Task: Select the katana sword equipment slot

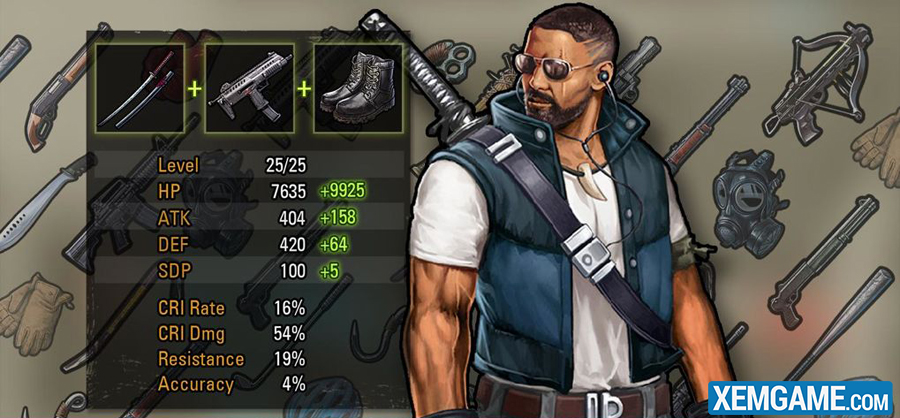Action: [140, 88]
